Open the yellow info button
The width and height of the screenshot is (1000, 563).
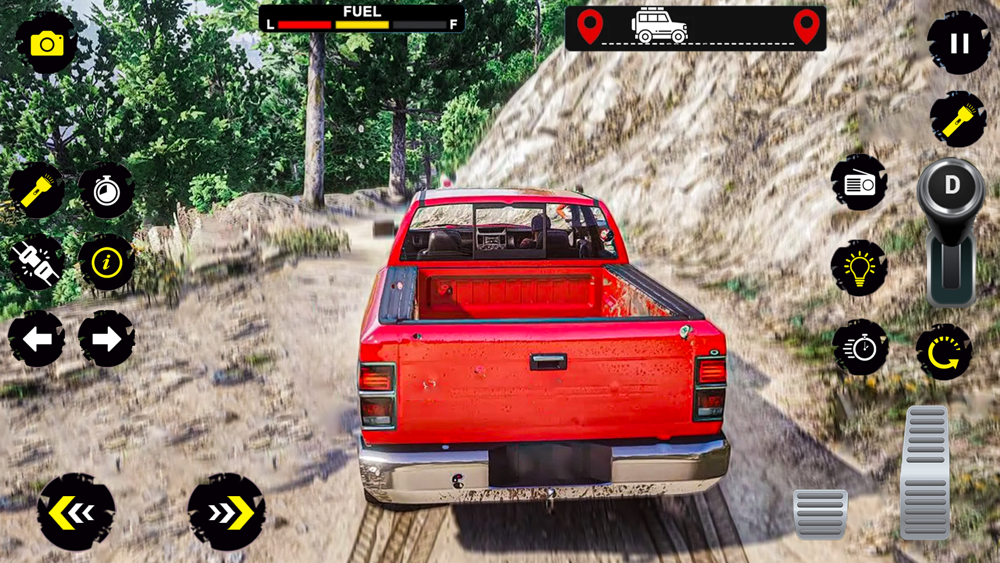pyautogui.click(x=106, y=263)
